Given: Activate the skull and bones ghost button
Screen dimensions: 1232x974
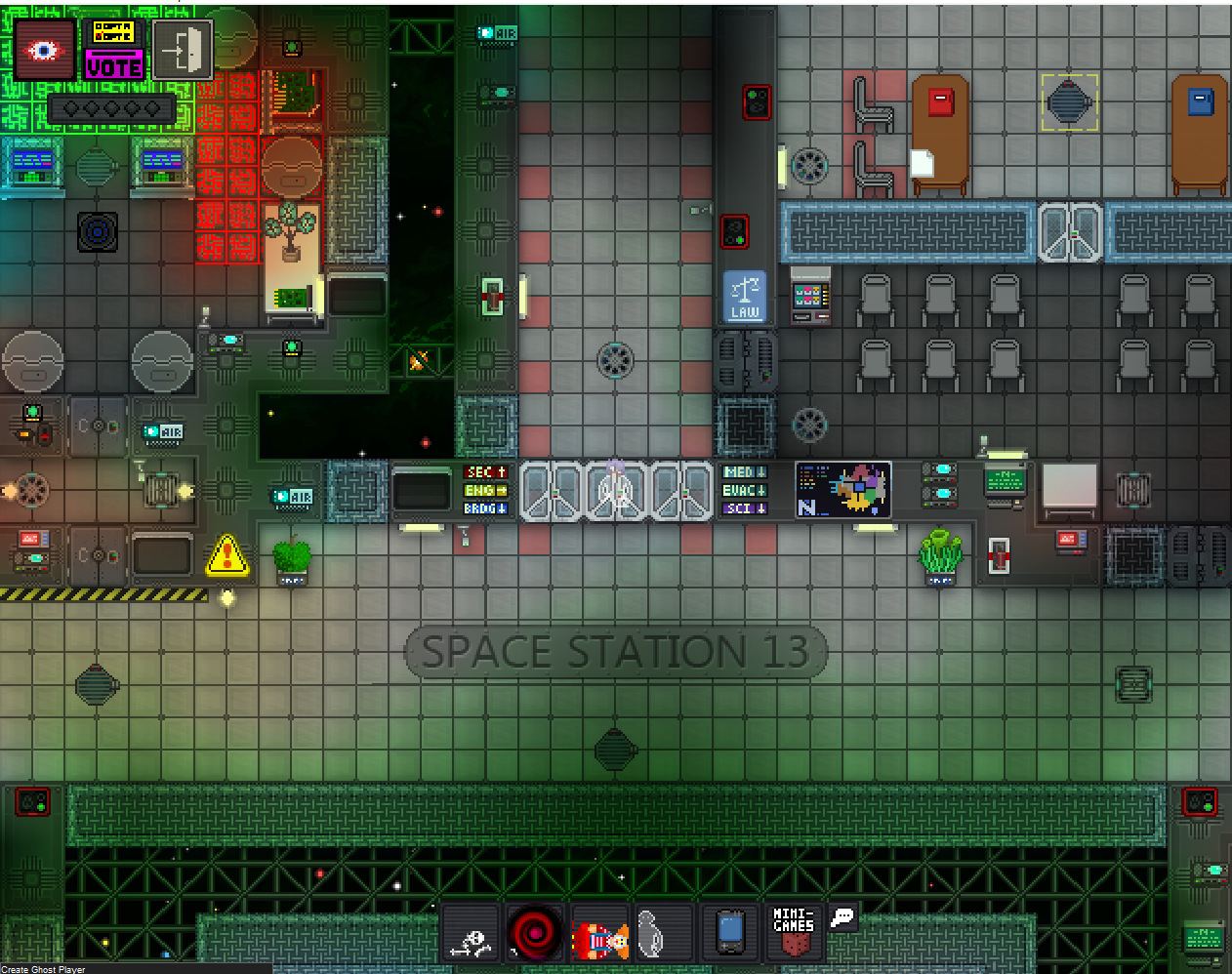Looking at the screenshot, I should 472,933.
